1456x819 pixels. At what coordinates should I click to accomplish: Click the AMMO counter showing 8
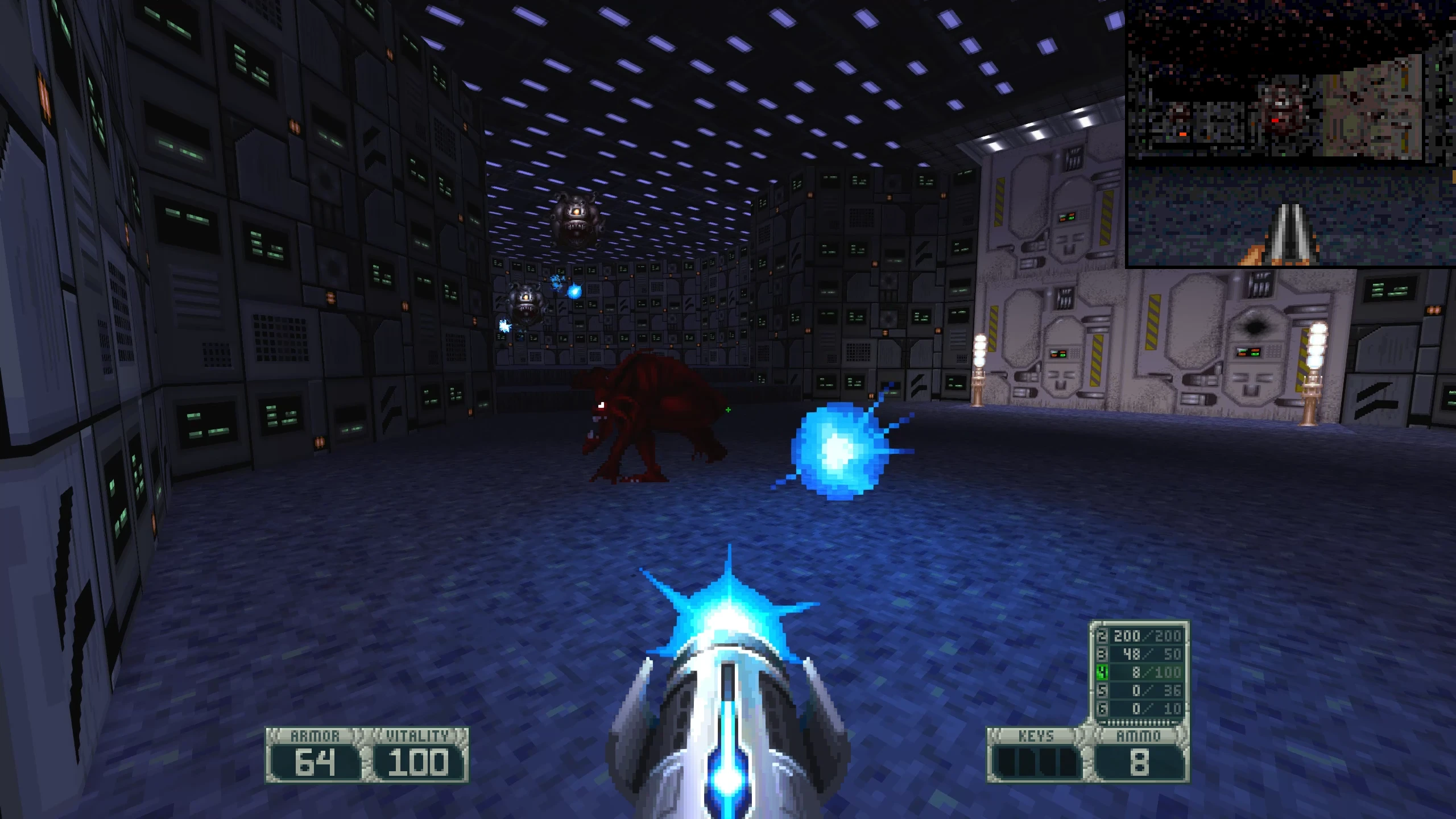(1140, 762)
